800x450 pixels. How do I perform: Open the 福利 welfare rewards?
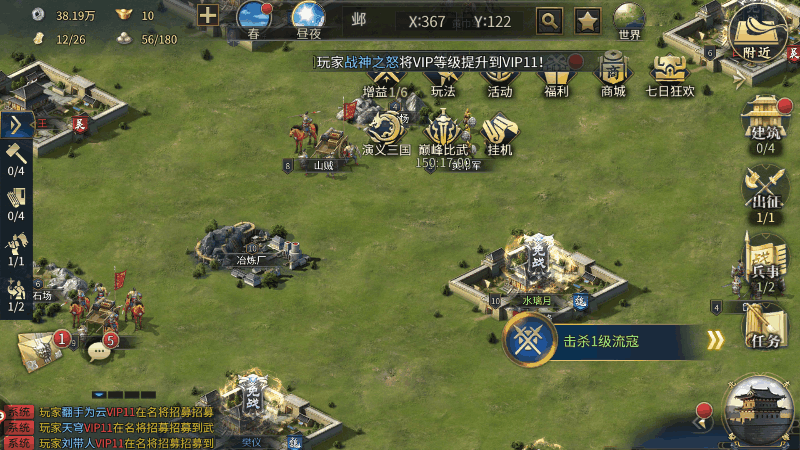click(x=557, y=74)
